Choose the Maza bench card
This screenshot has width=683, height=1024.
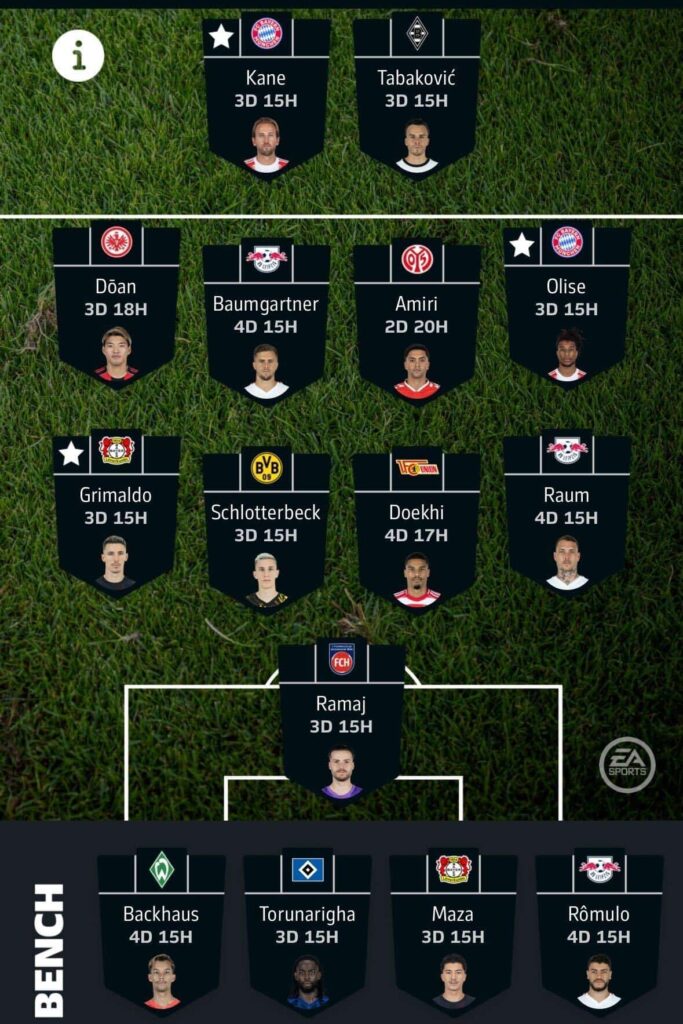[453, 931]
